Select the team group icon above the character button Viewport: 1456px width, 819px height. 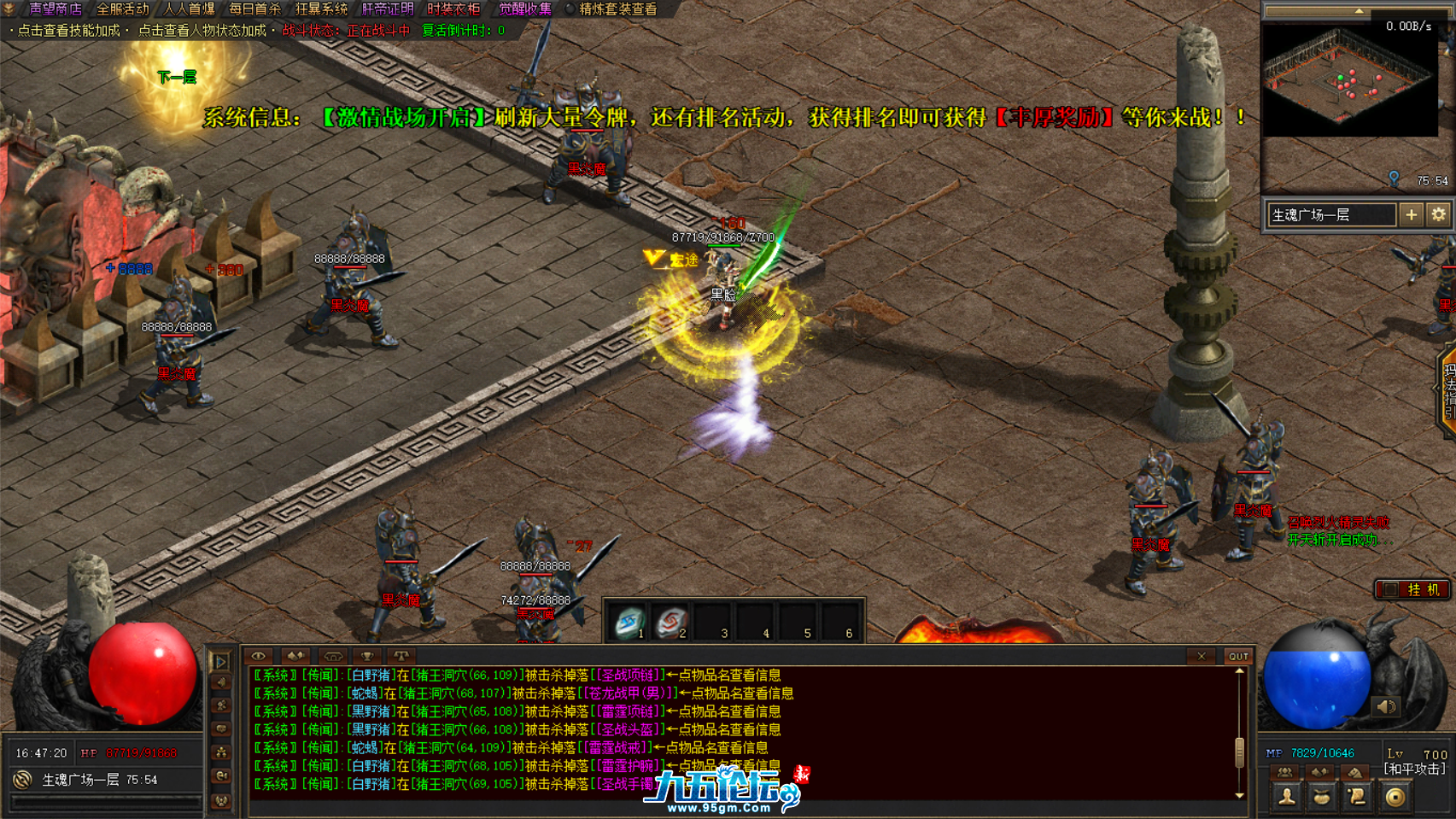[1285, 772]
